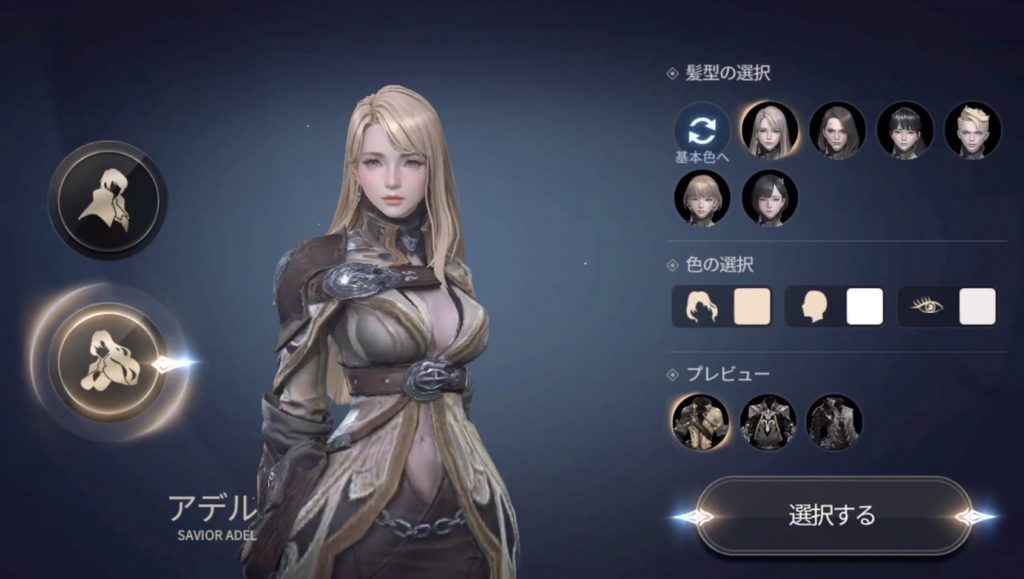This screenshot has height=579, width=1024.
Task: Preview the first tan outfit
Action: click(x=700, y=421)
